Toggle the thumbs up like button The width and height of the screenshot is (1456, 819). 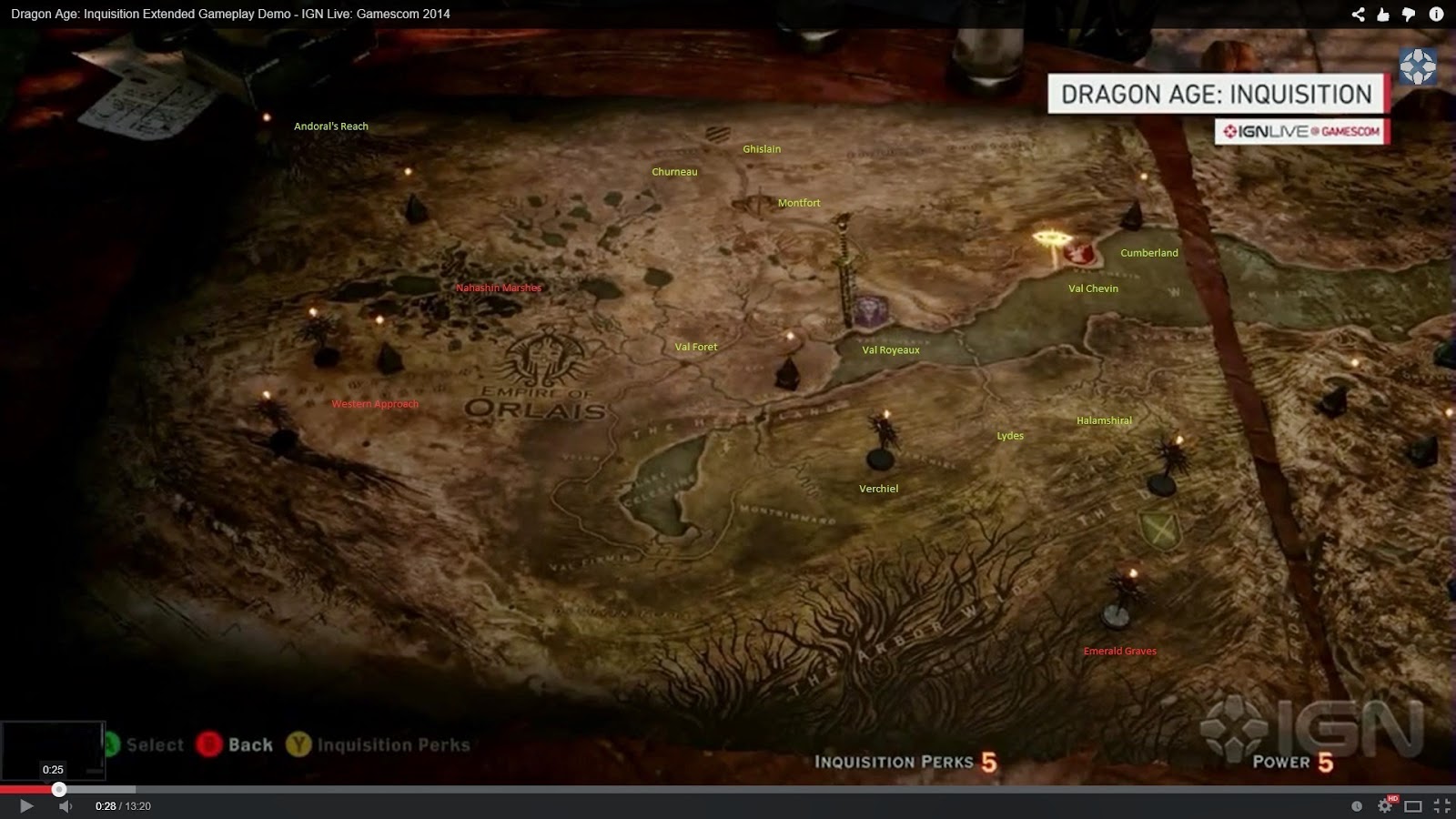pos(1383,14)
